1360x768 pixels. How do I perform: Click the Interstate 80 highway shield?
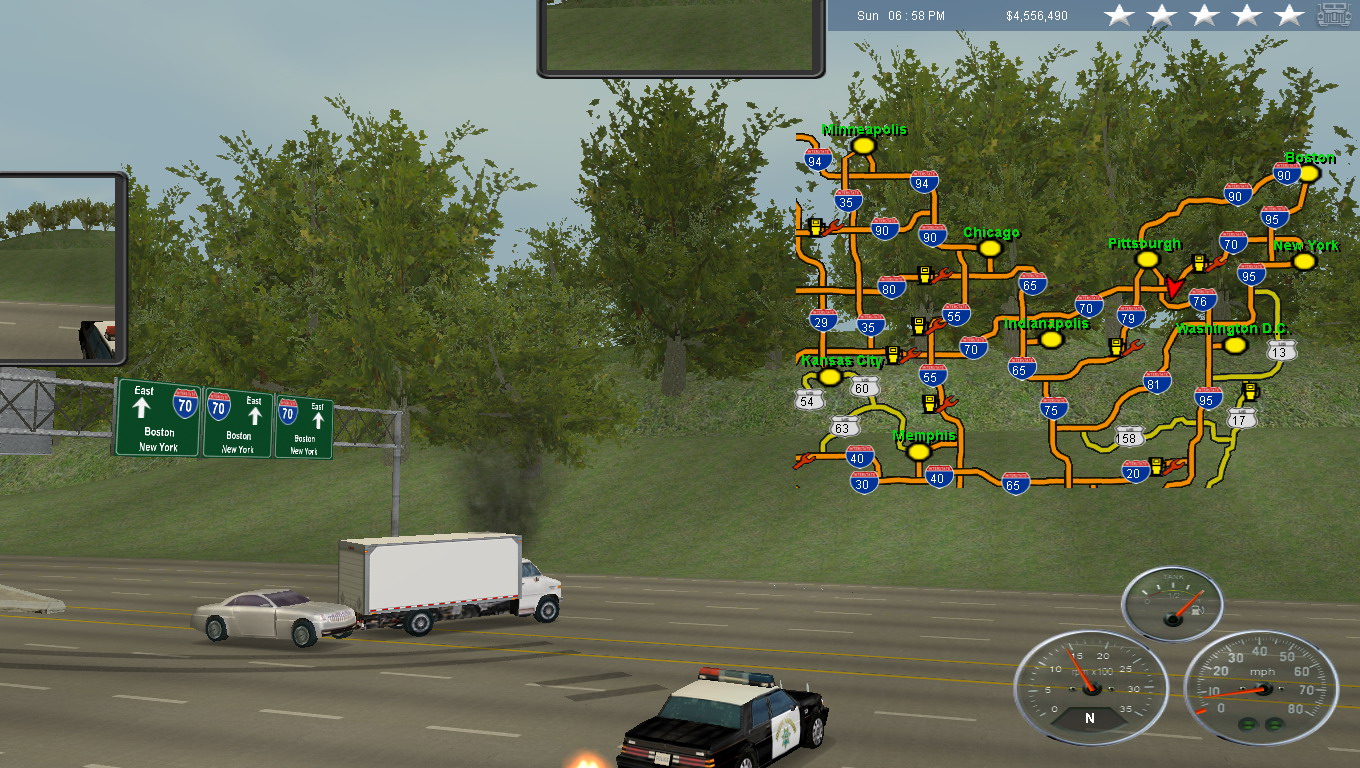[x=892, y=288]
